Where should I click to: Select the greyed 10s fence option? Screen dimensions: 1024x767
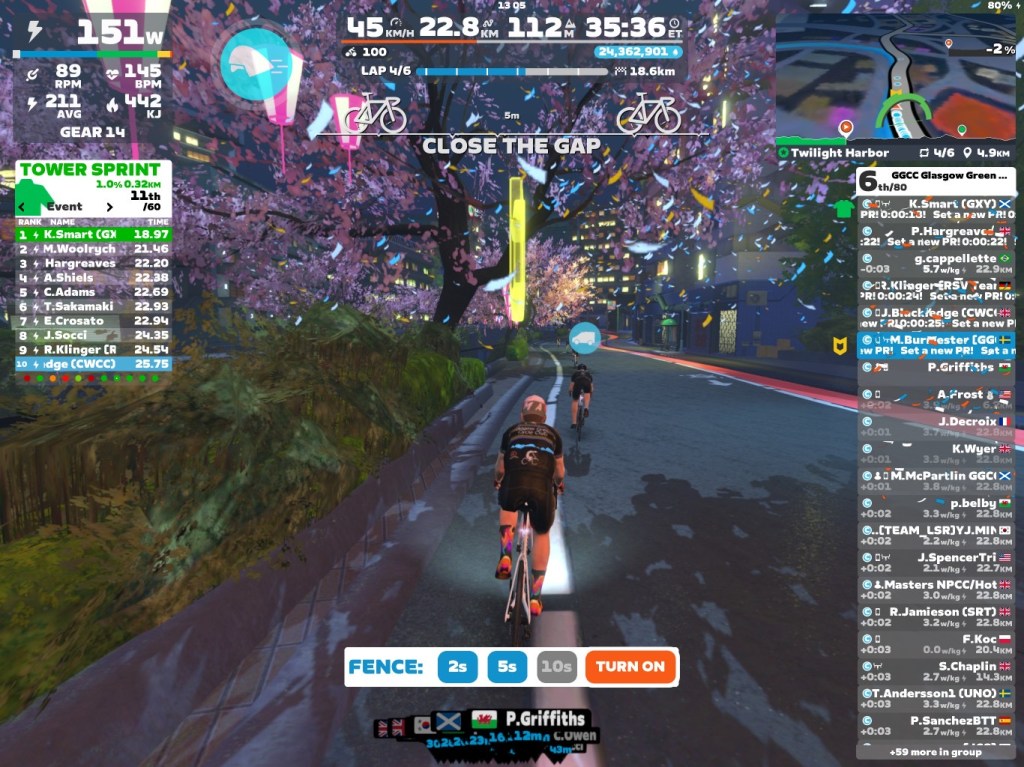pyautogui.click(x=556, y=666)
